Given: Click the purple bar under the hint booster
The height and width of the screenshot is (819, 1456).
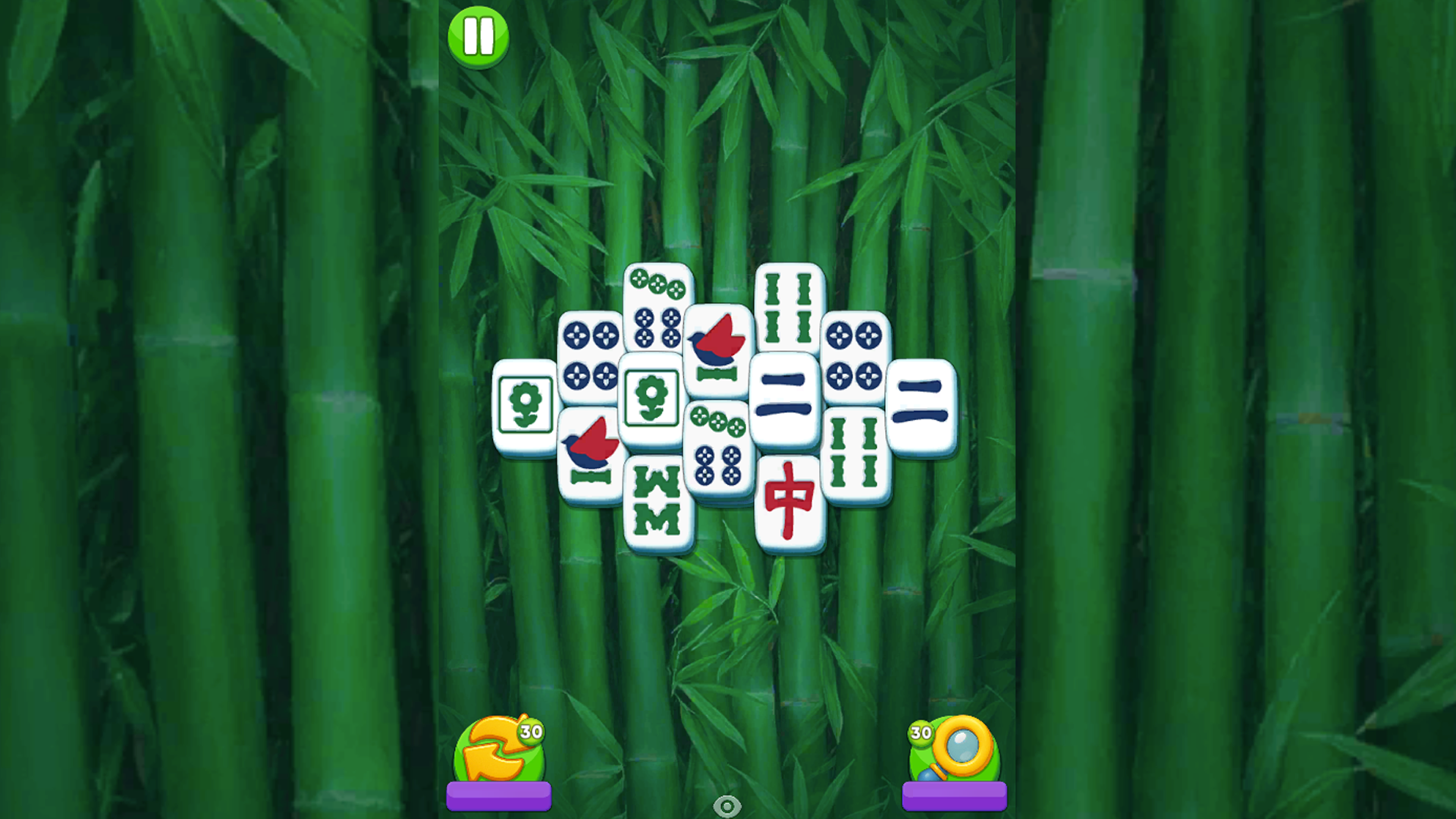Looking at the screenshot, I should coord(955,795).
